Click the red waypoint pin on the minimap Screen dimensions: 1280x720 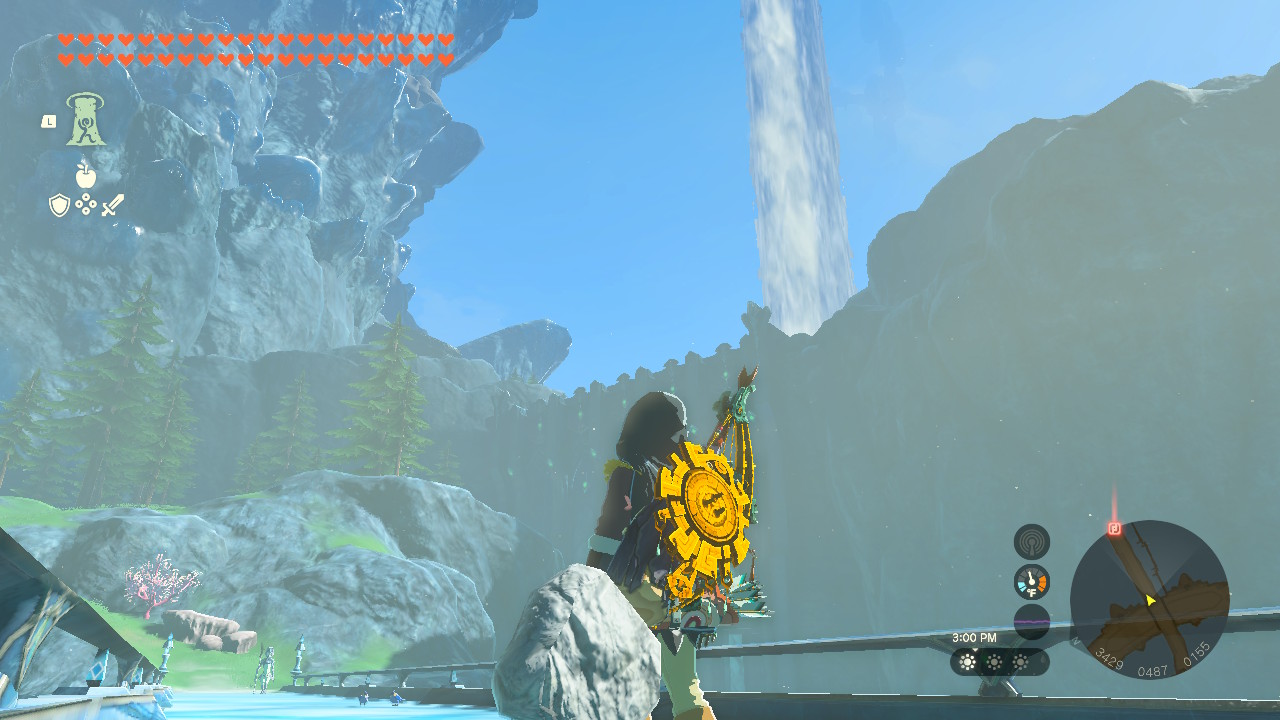pos(1114,529)
